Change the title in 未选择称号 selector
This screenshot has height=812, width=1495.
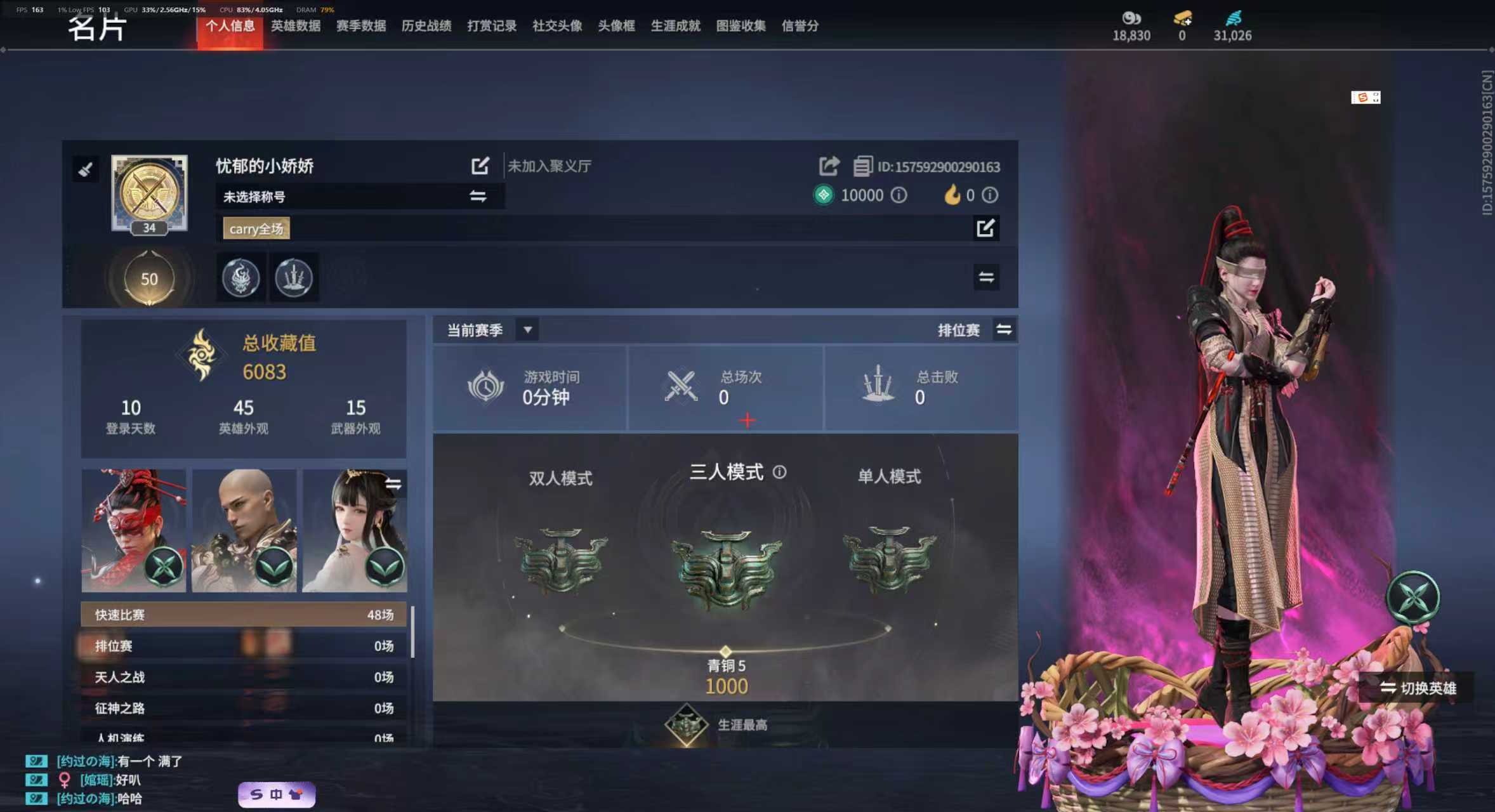coord(478,197)
